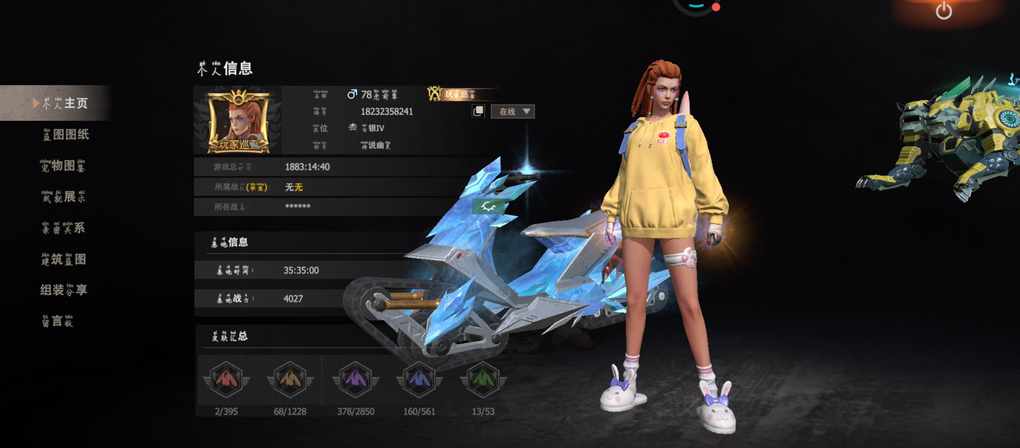Open the 留言板 message board tab
Screen dimensions: 1020x448
click(x=56, y=321)
